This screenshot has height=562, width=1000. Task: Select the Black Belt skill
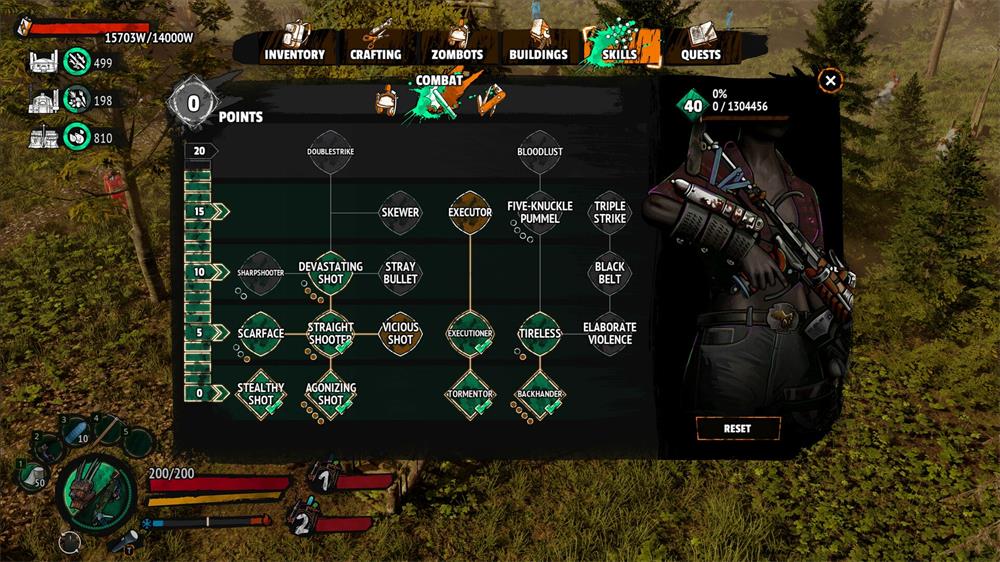(x=610, y=273)
